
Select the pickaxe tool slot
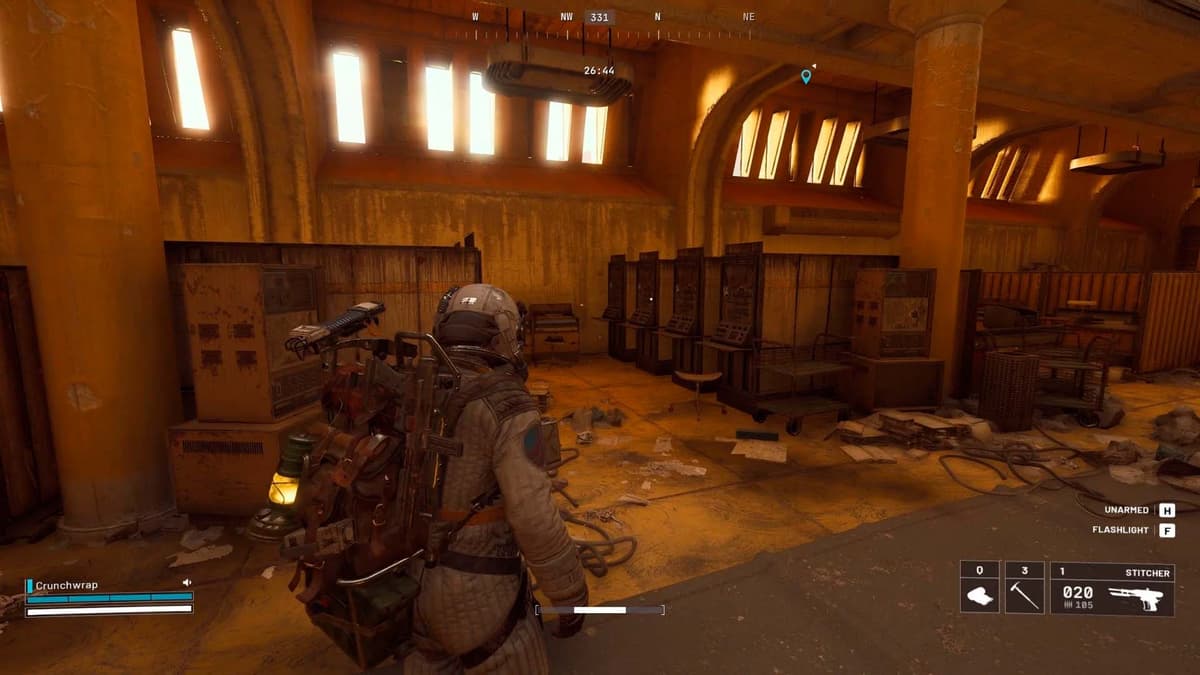[1024, 589]
